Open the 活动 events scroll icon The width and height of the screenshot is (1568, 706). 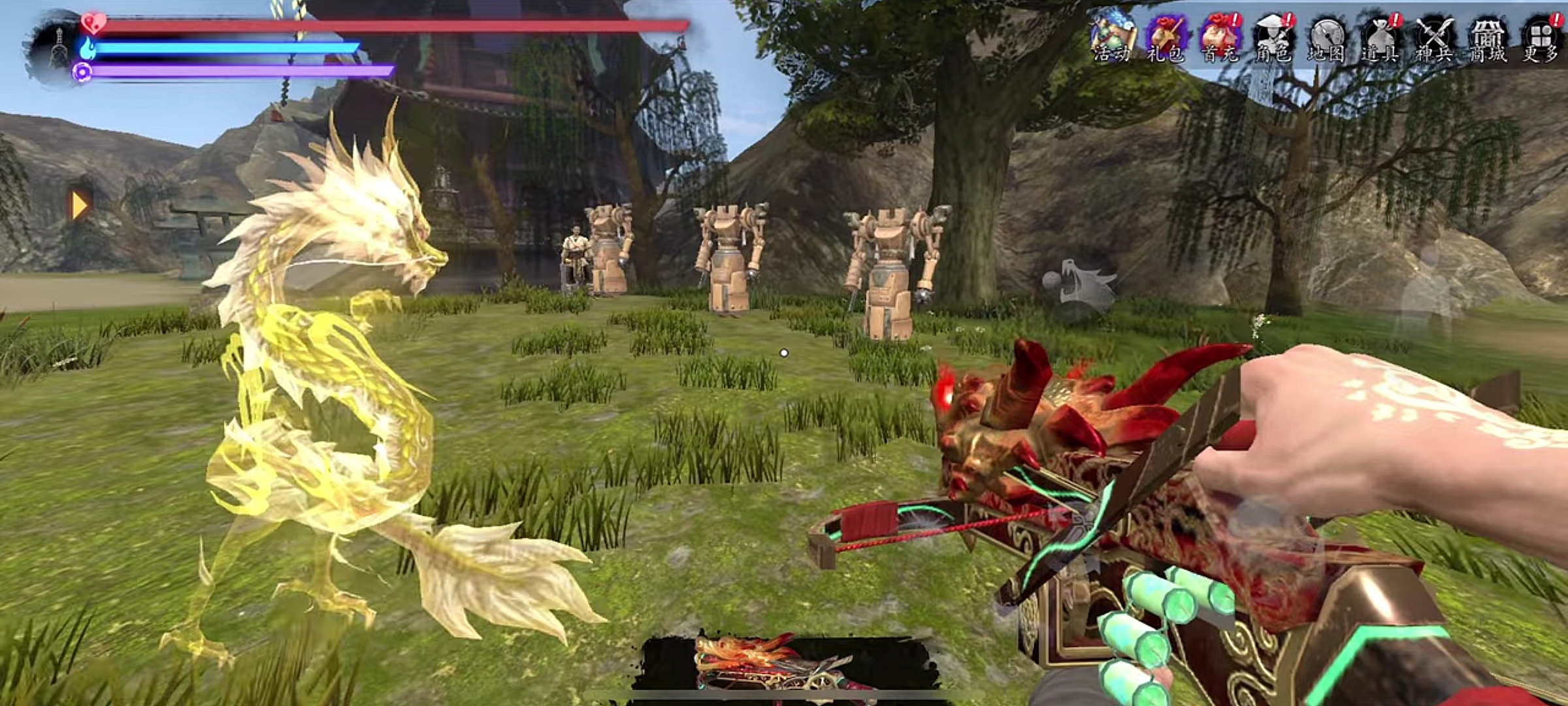(x=1112, y=39)
